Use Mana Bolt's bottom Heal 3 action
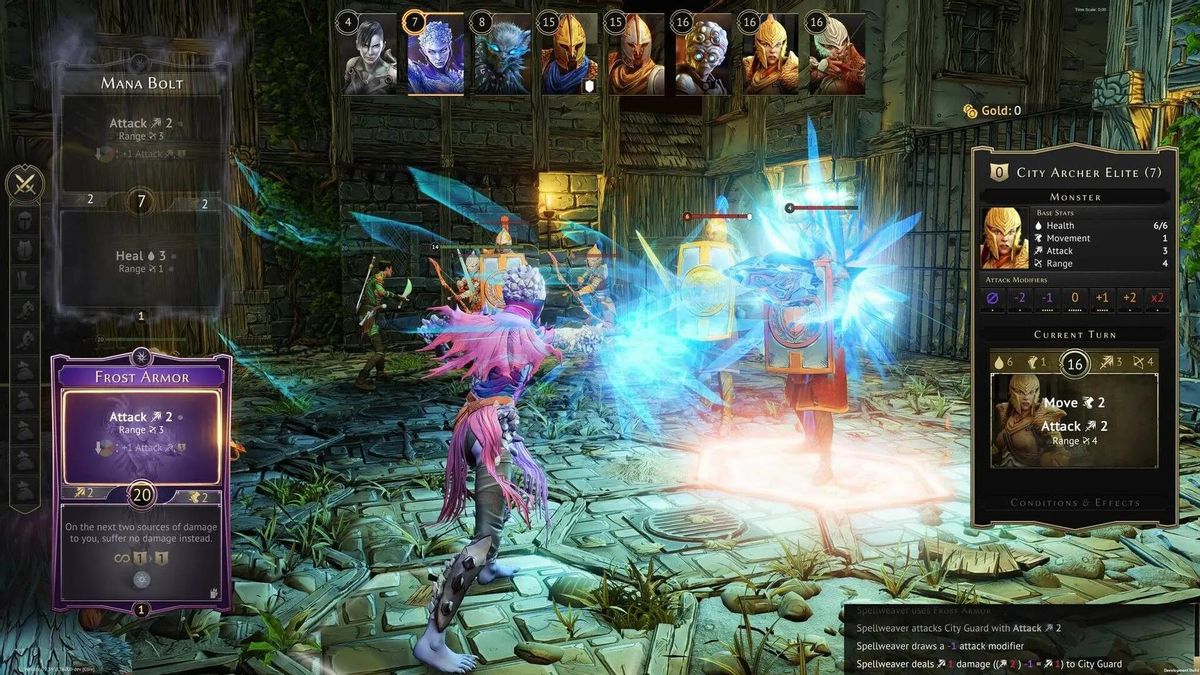Image resolution: width=1200 pixels, height=675 pixels. click(141, 262)
